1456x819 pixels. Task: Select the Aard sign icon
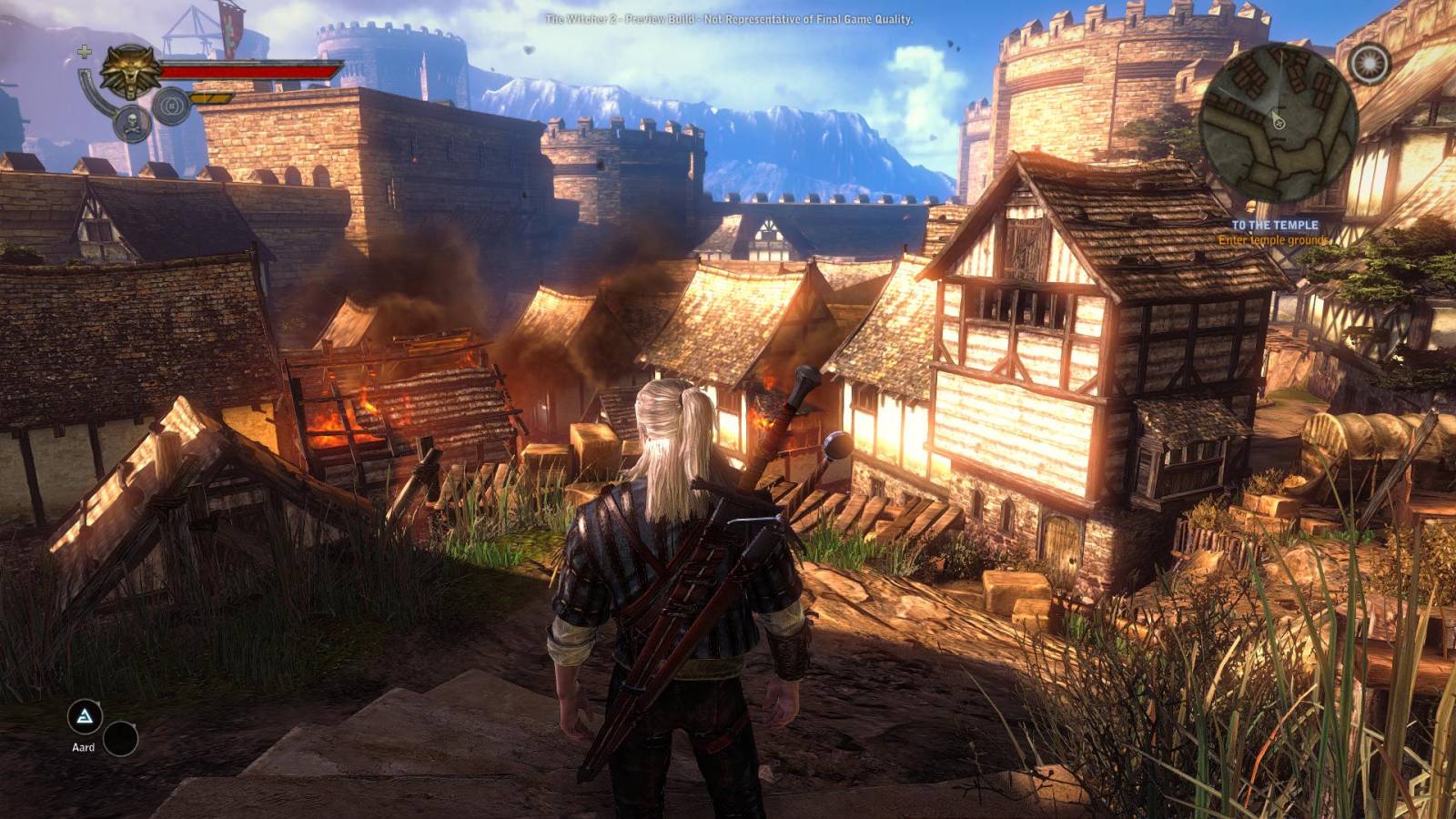pos(85,716)
